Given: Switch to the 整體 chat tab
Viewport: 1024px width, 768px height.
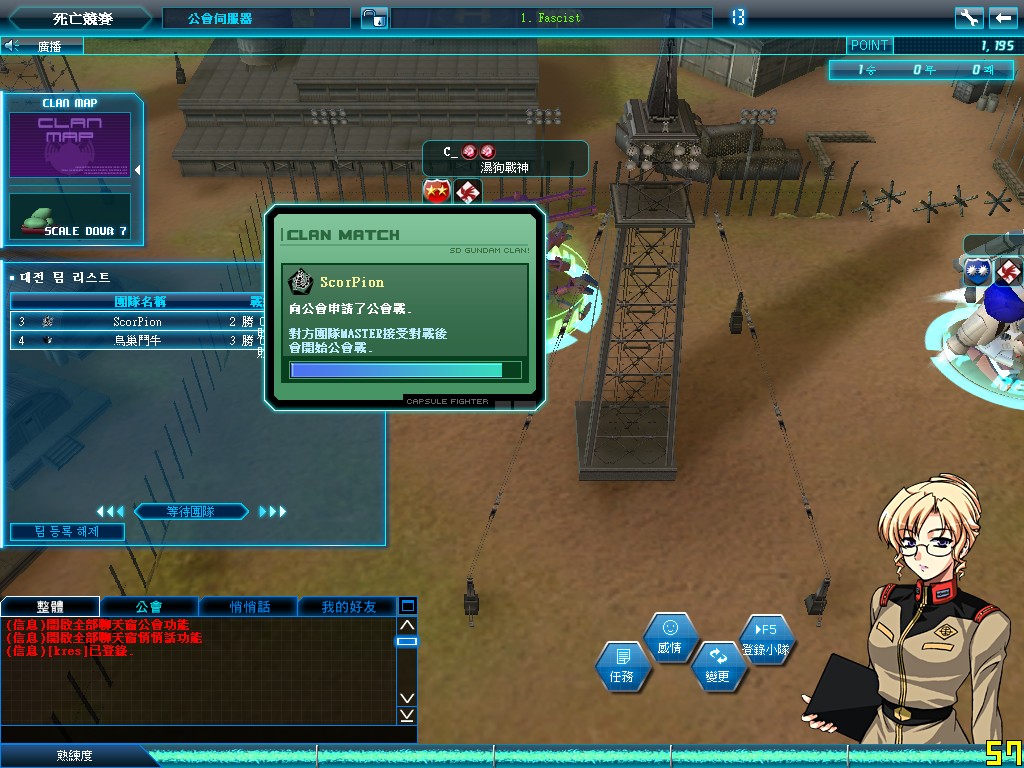Looking at the screenshot, I should coord(50,606).
